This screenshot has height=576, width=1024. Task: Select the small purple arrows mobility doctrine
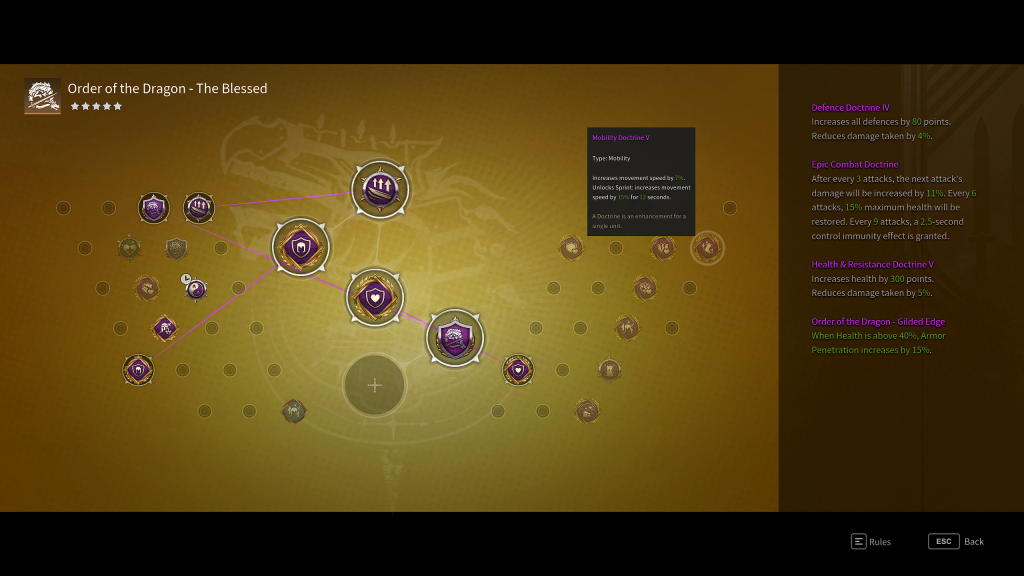pos(199,208)
